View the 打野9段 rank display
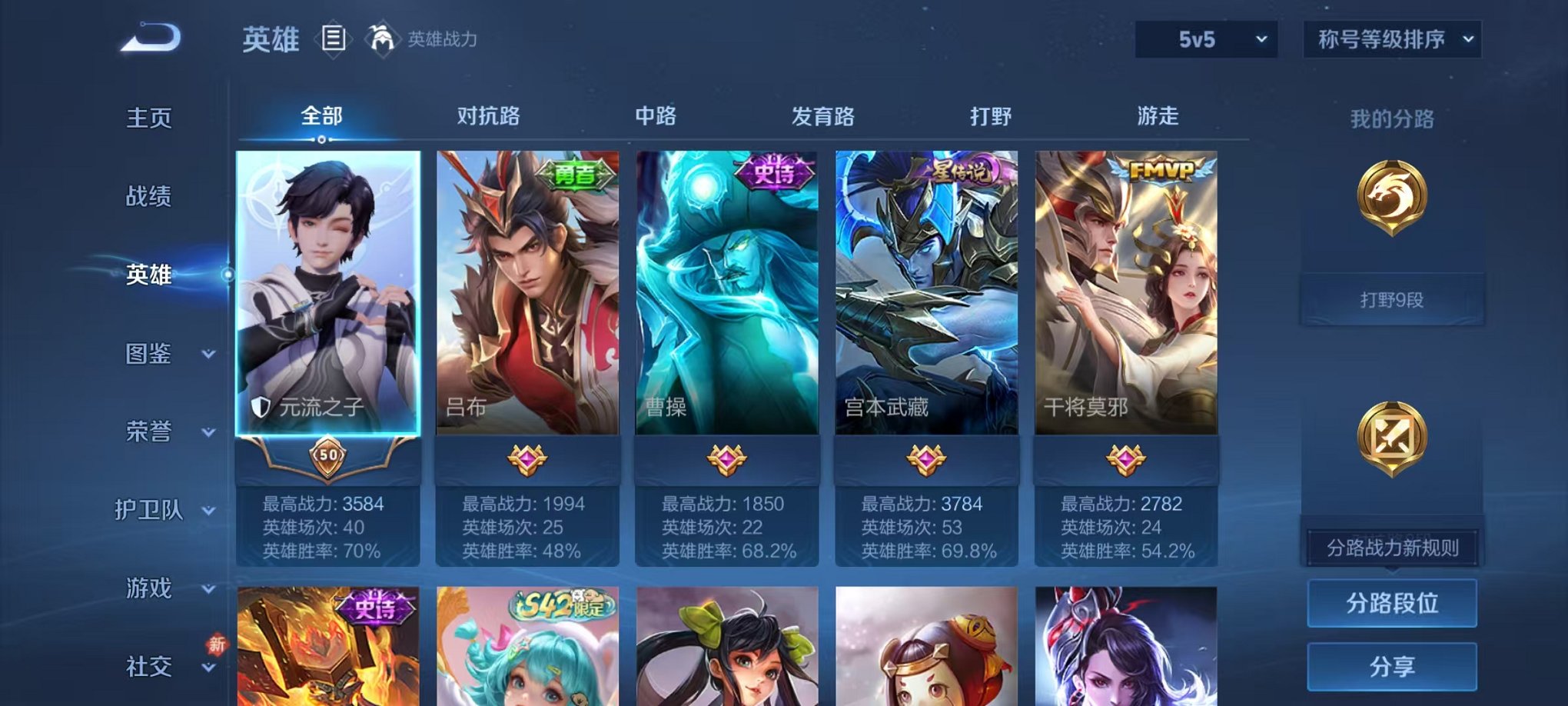The height and width of the screenshot is (706, 1568). tap(1390, 300)
